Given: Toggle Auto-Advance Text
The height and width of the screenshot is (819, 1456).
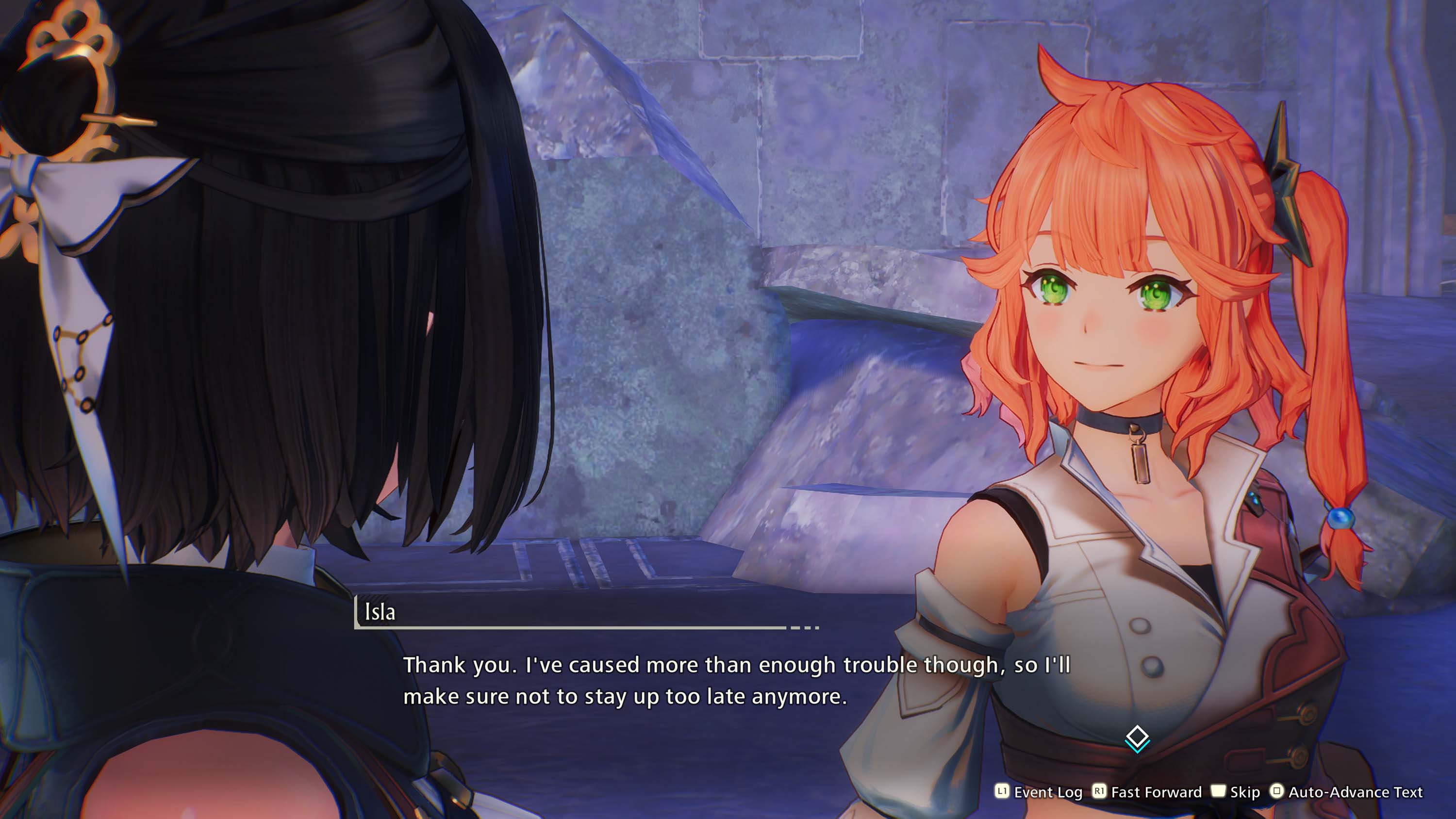Looking at the screenshot, I should tap(1346, 792).
